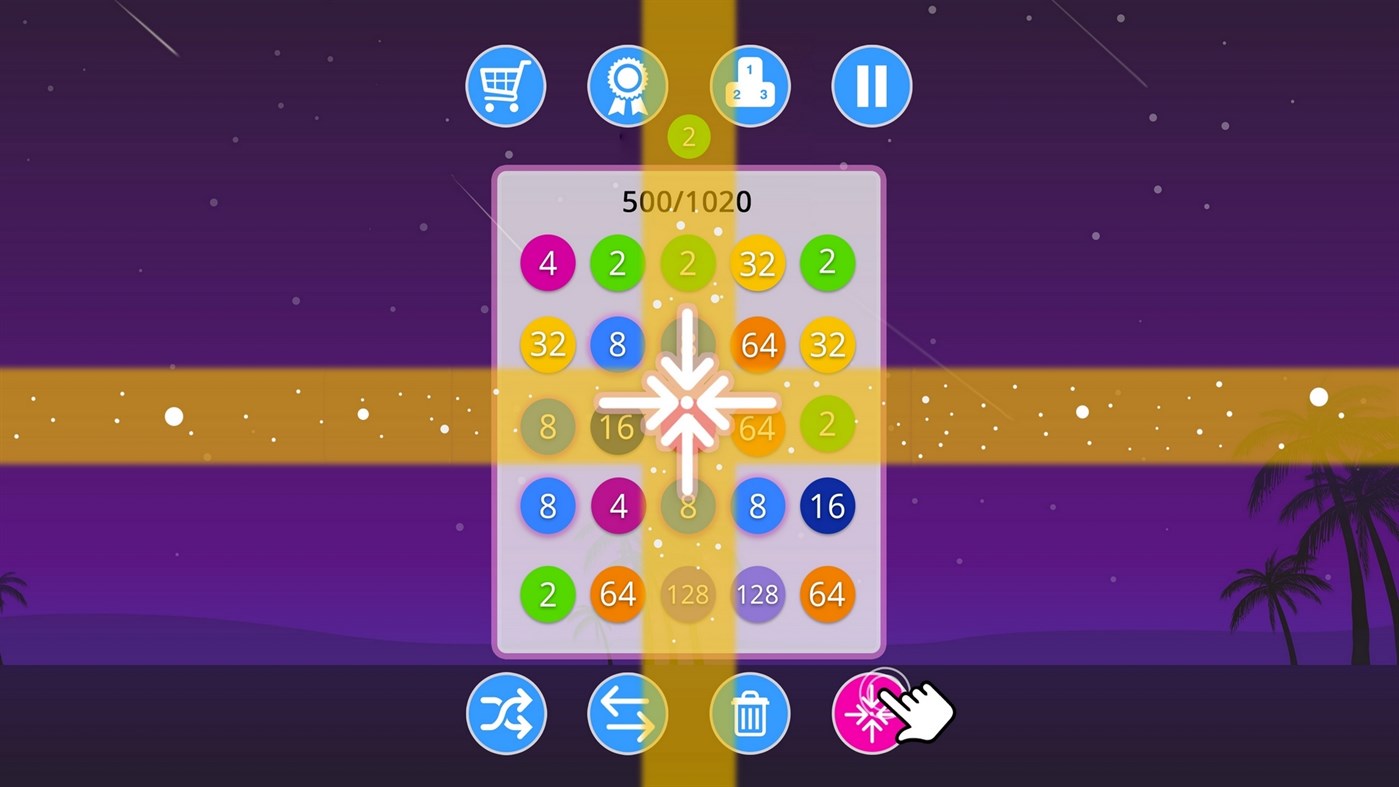View your achievements medal icon
The height and width of the screenshot is (787, 1399).
coord(627,86)
